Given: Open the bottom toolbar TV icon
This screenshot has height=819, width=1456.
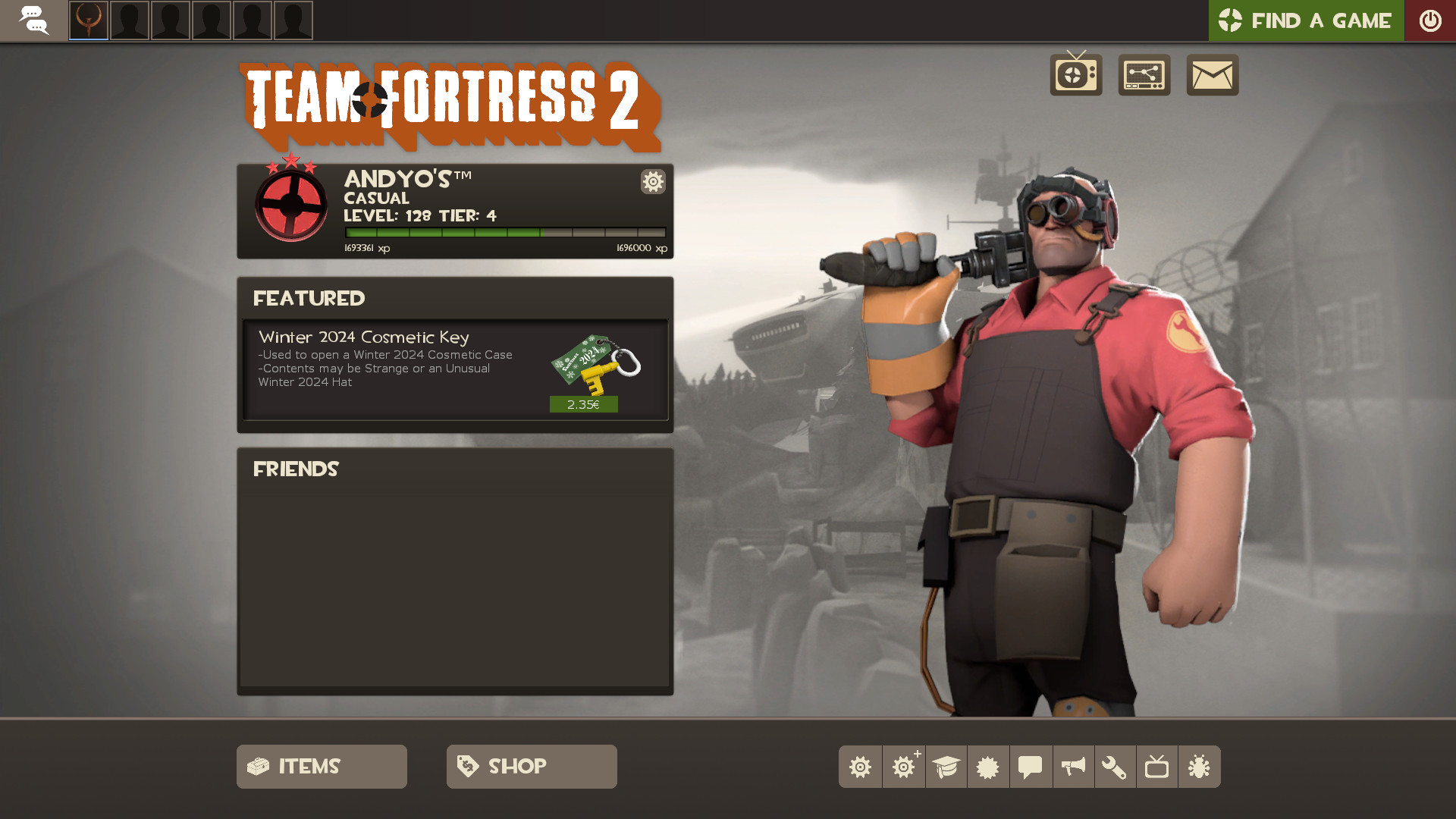Looking at the screenshot, I should pyautogui.click(x=1158, y=767).
